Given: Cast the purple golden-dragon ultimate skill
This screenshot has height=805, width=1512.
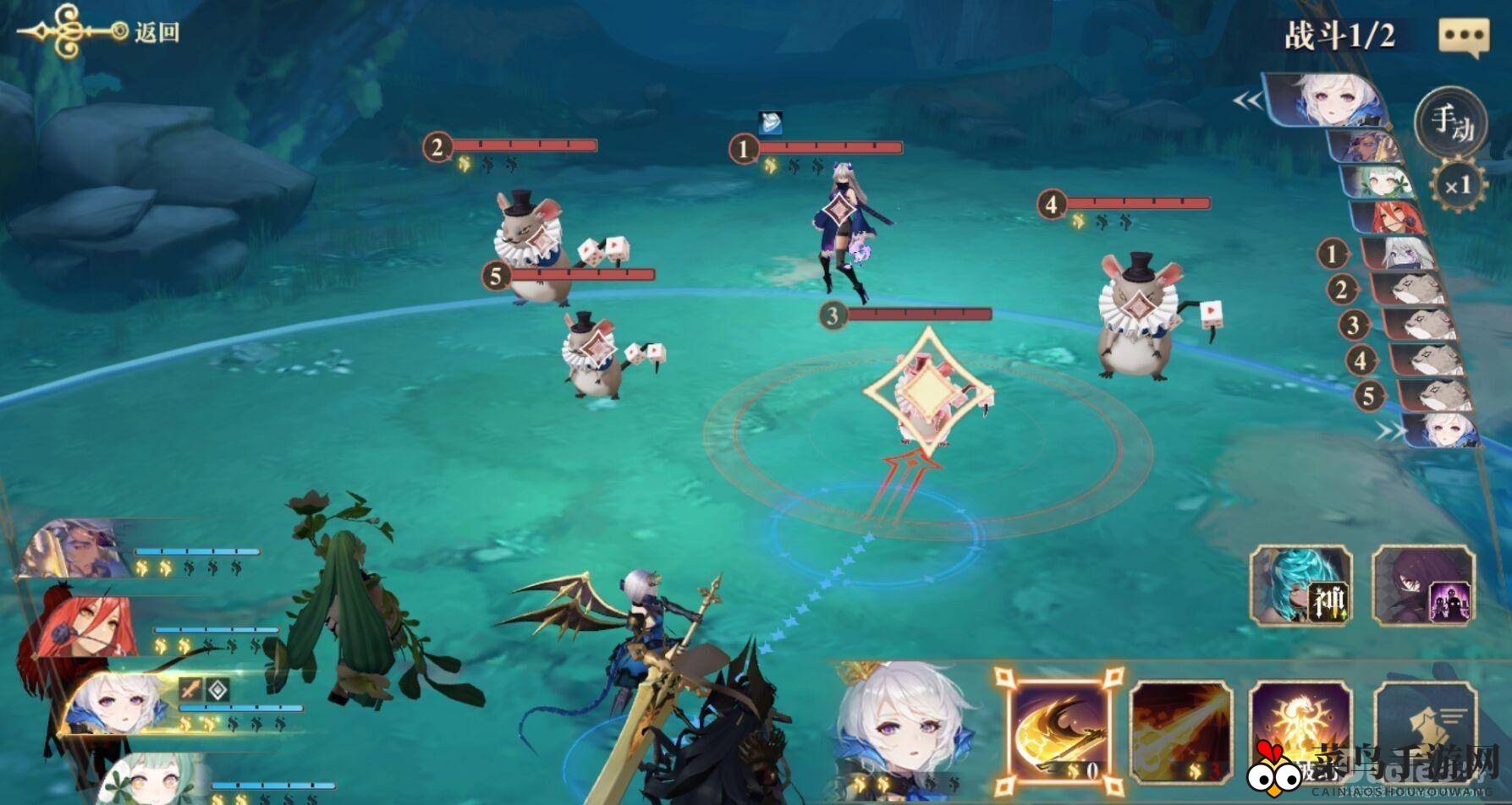Looking at the screenshot, I should point(1300,732).
